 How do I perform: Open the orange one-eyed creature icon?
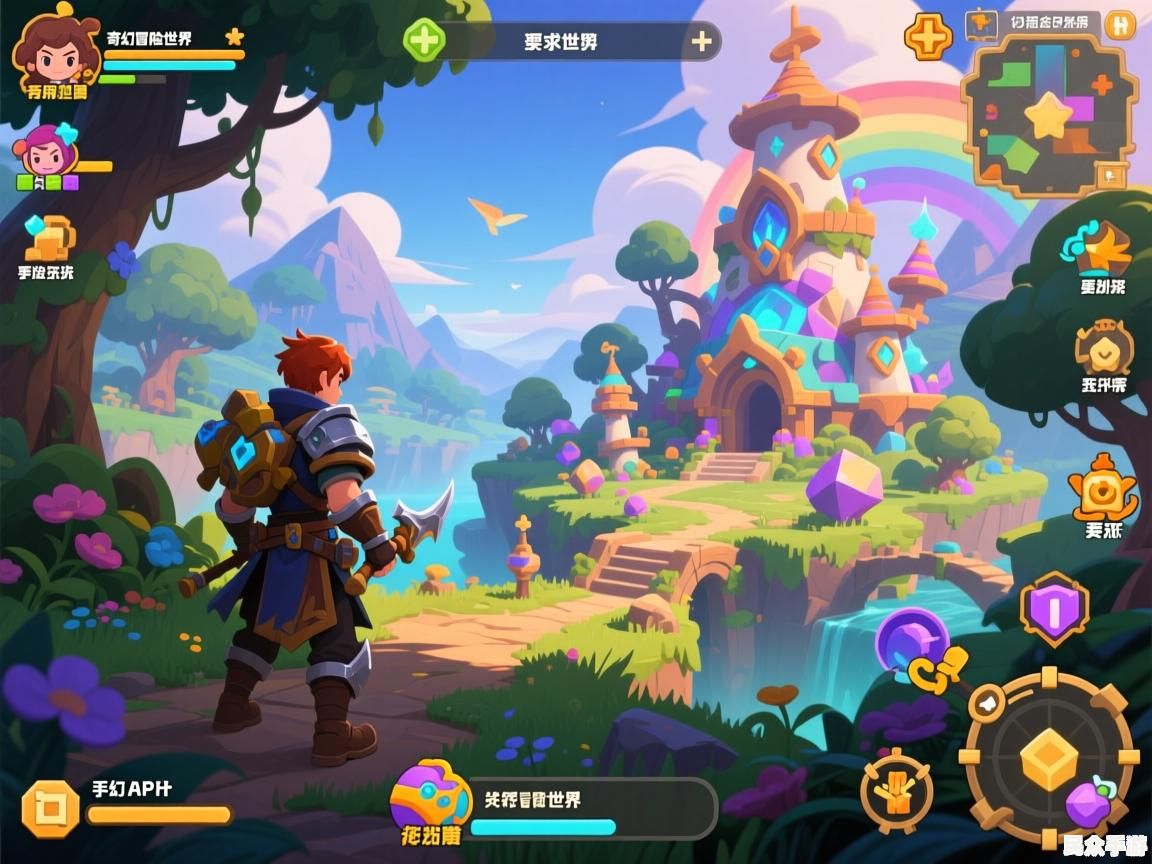(x=1102, y=489)
